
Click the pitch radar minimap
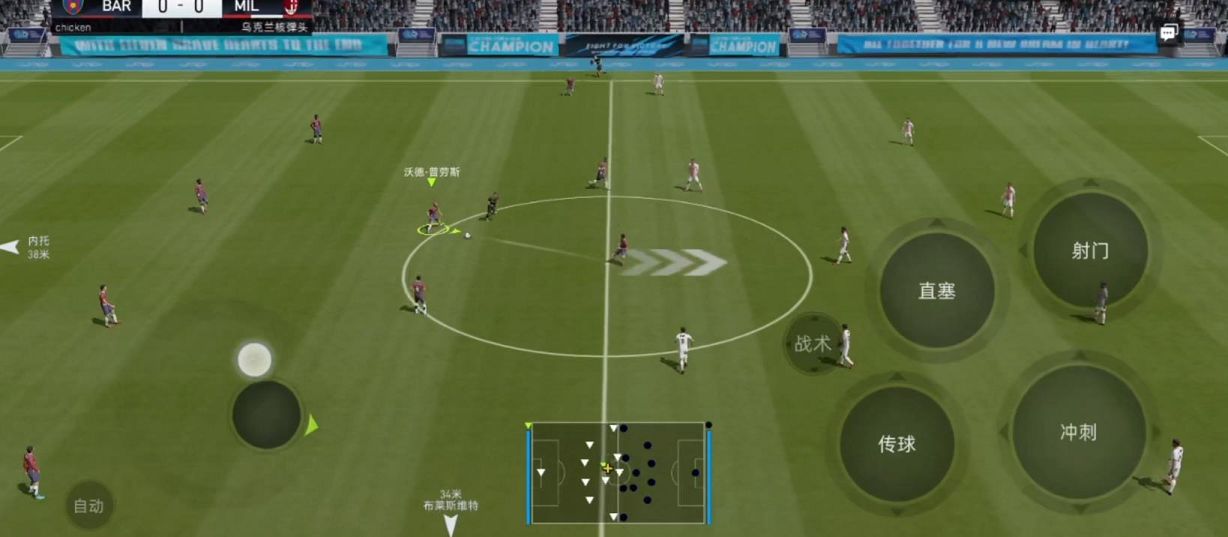tap(617, 472)
